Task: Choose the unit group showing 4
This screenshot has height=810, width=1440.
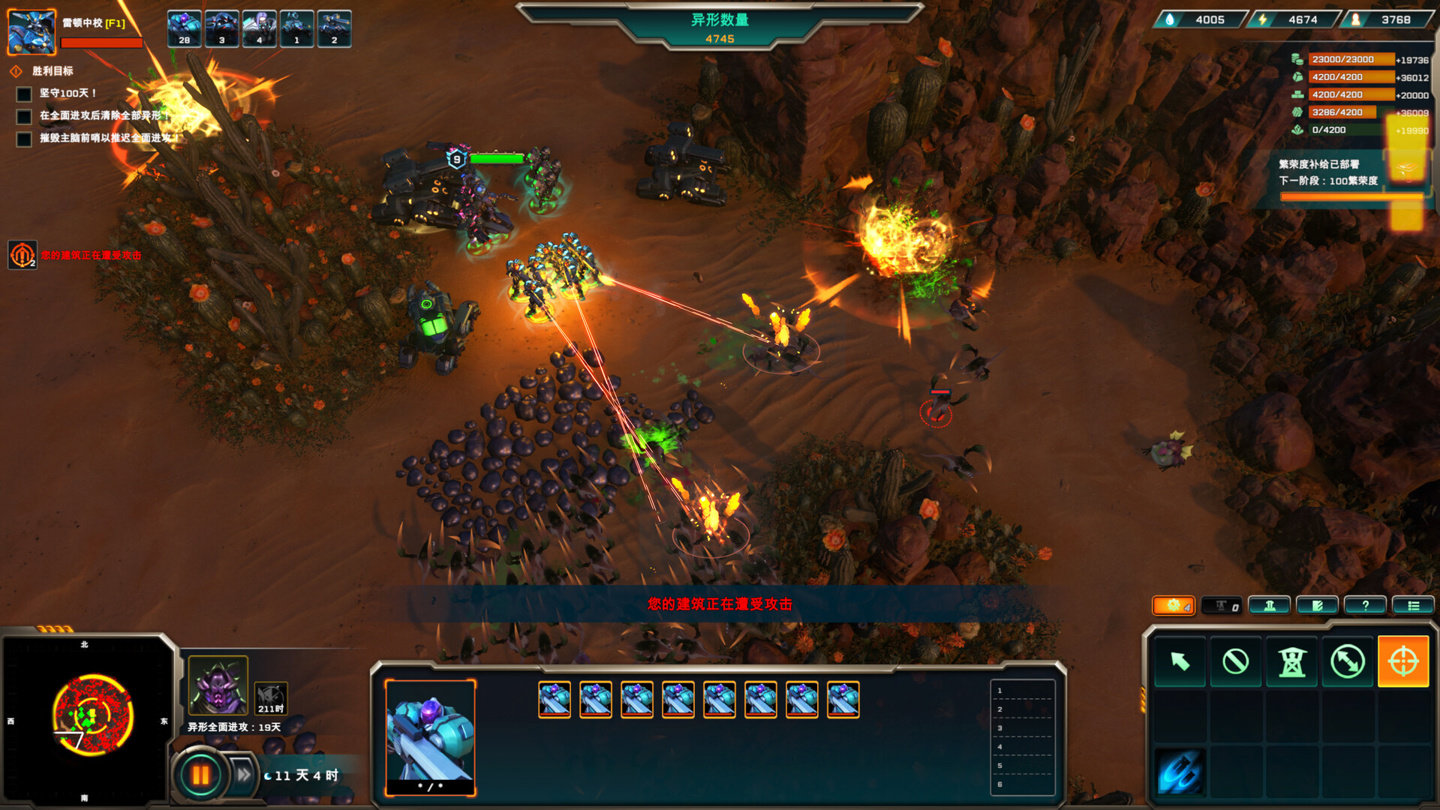Action: 259,29
